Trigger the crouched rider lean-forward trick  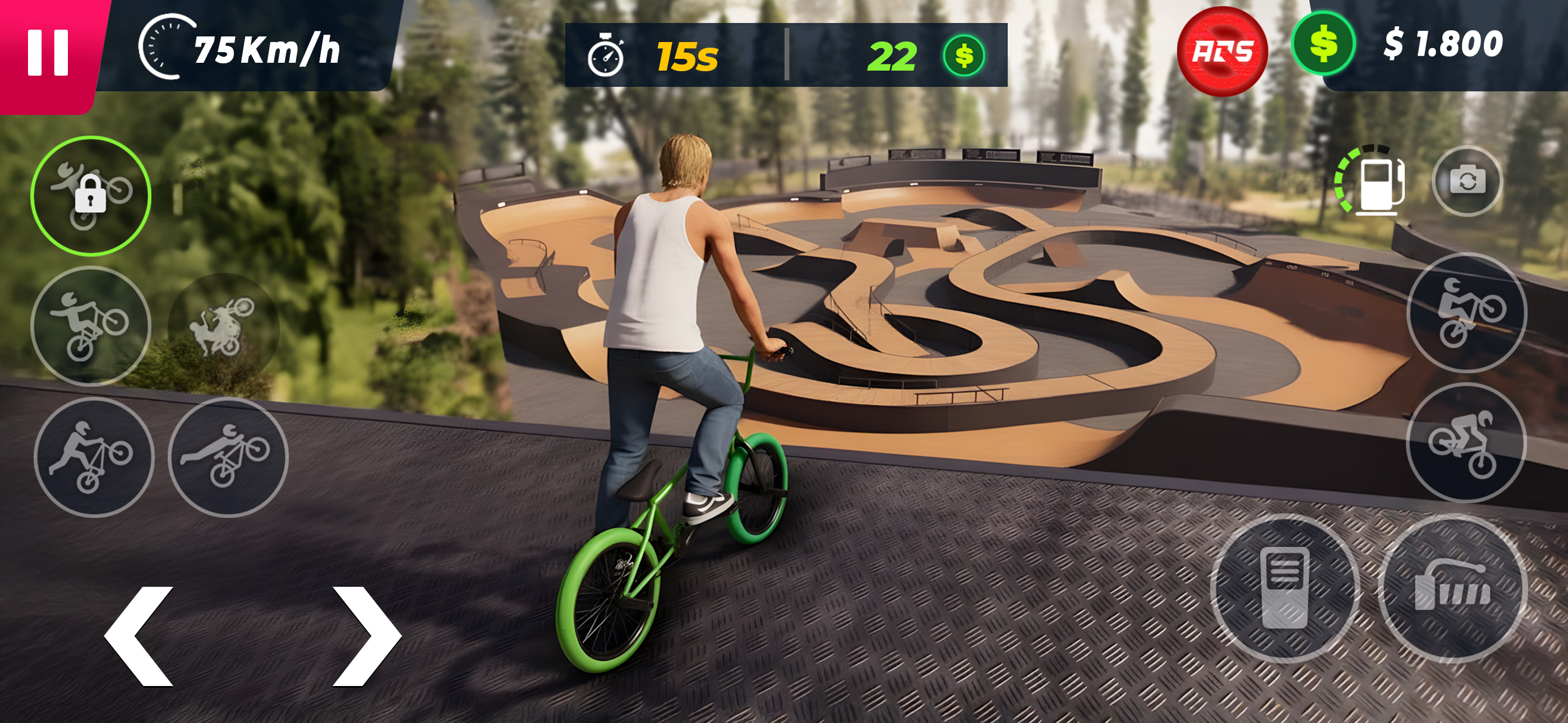click(x=1466, y=443)
